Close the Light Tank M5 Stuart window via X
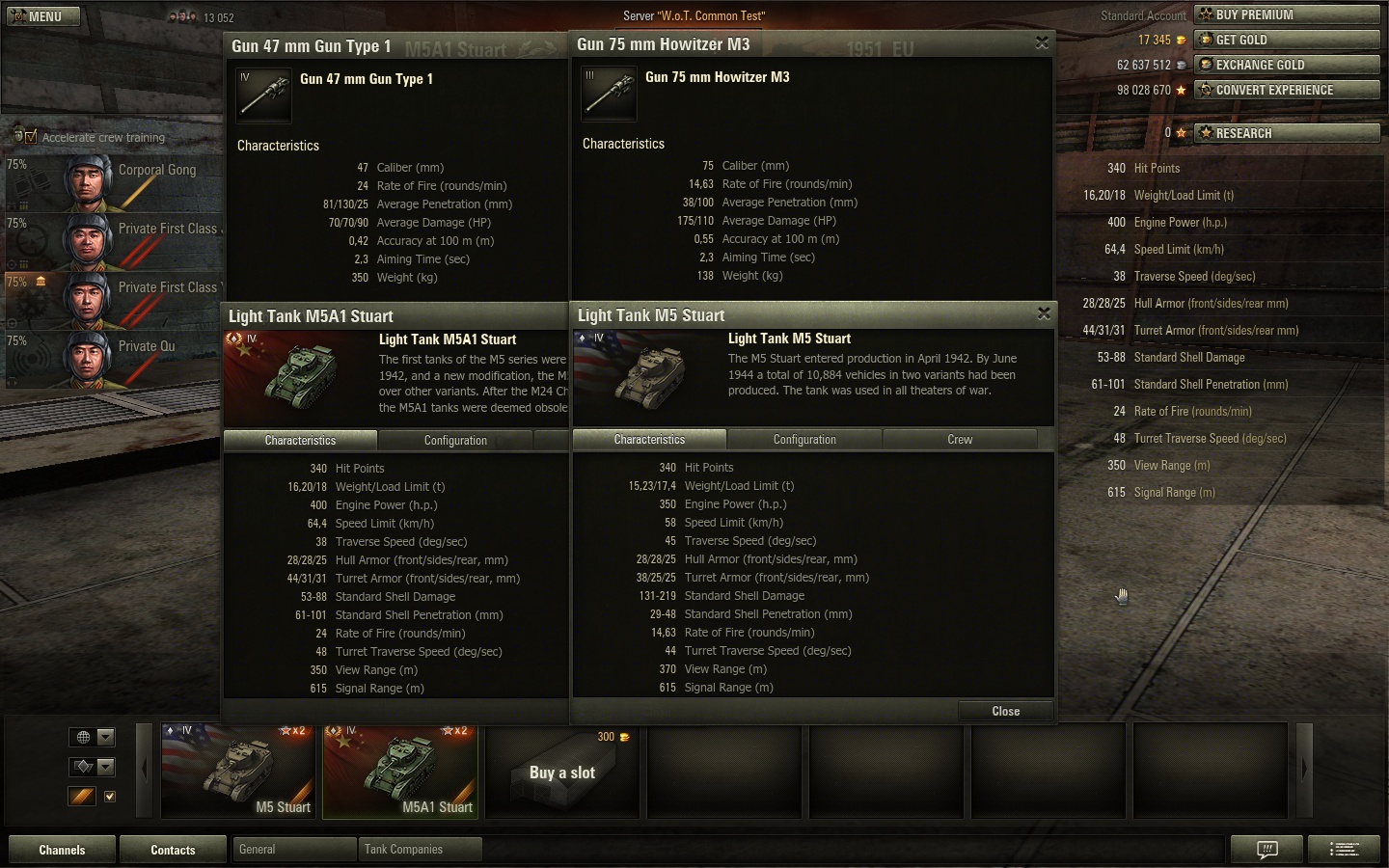 coord(1043,313)
